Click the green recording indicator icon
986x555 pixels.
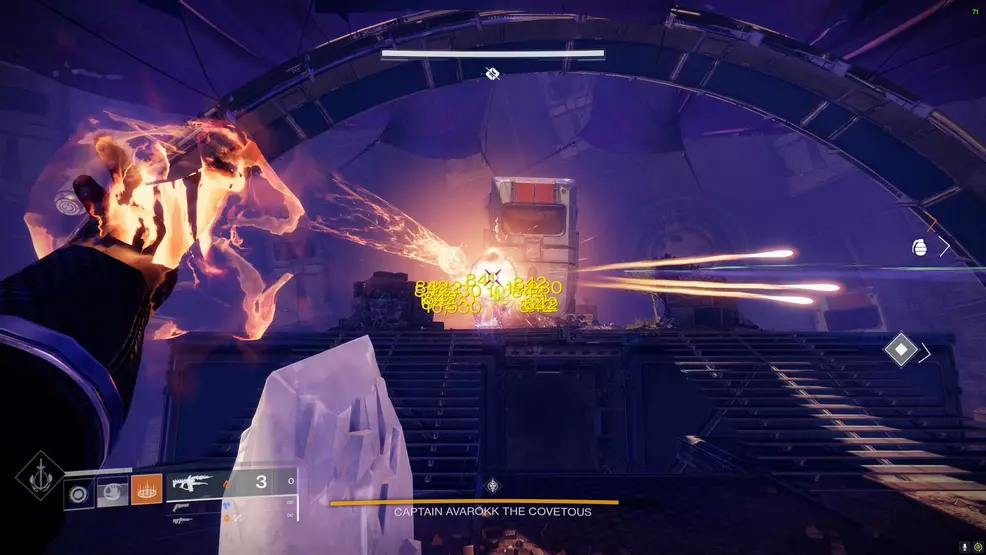977,547
